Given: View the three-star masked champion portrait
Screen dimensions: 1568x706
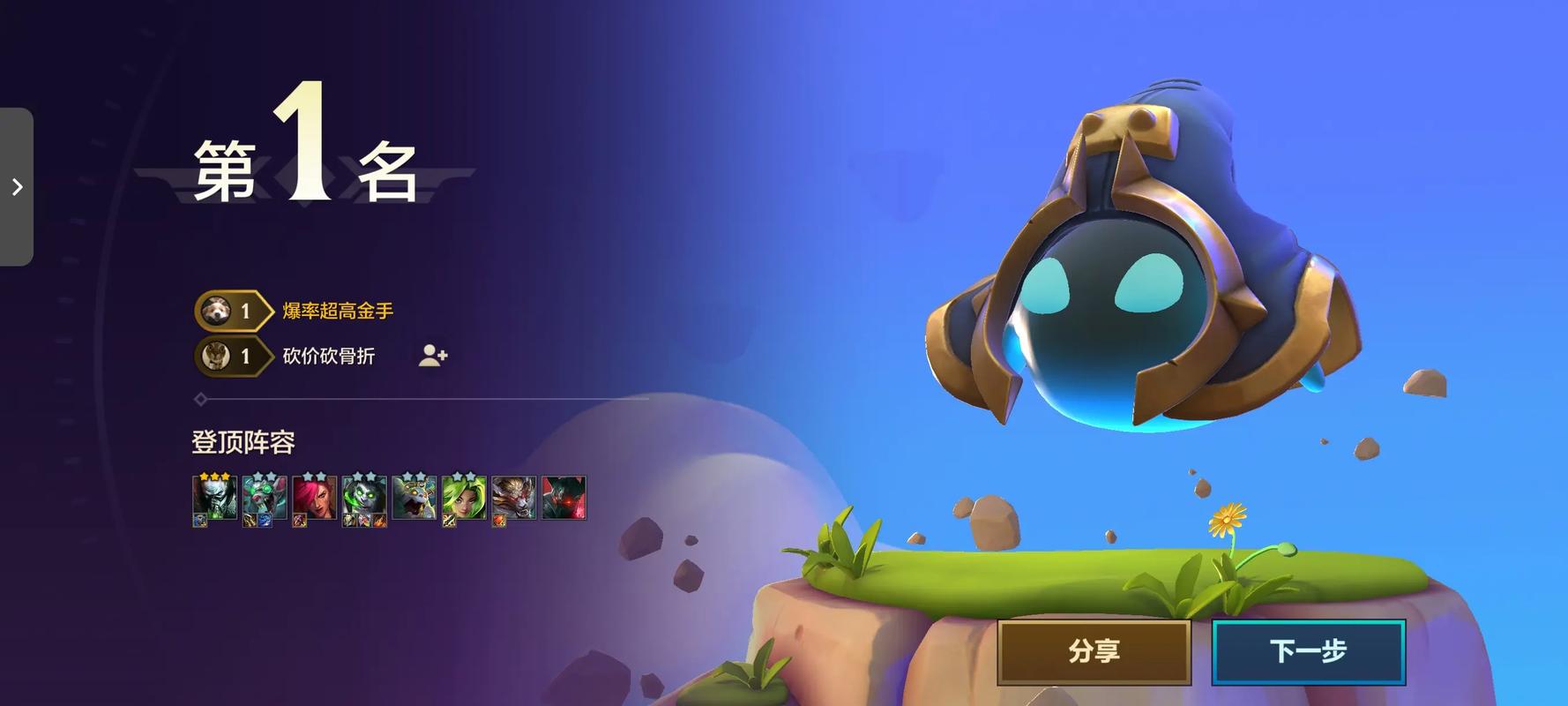Looking at the screenshot, I should 214,498.
